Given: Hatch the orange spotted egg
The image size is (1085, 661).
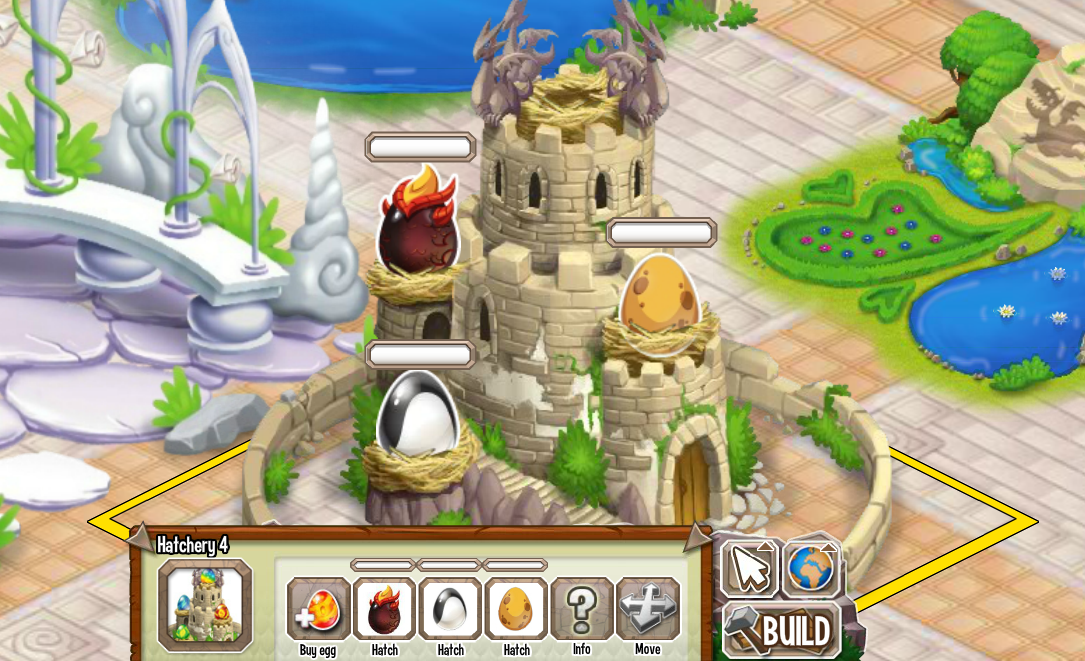Looking at the screenshot, I should pyautogui.click(x=516, y=610).
